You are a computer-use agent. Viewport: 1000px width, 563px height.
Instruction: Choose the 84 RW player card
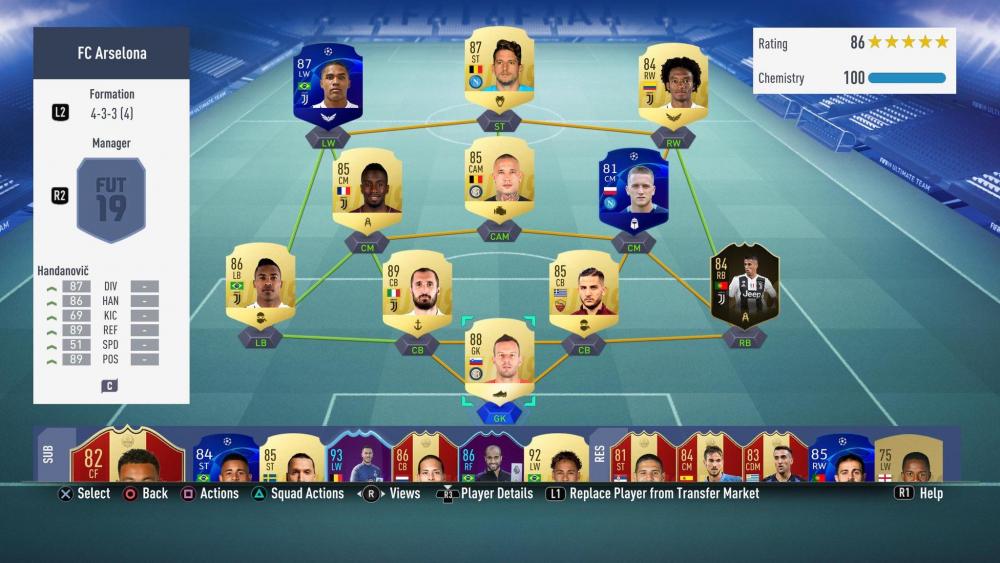point(673,83)
